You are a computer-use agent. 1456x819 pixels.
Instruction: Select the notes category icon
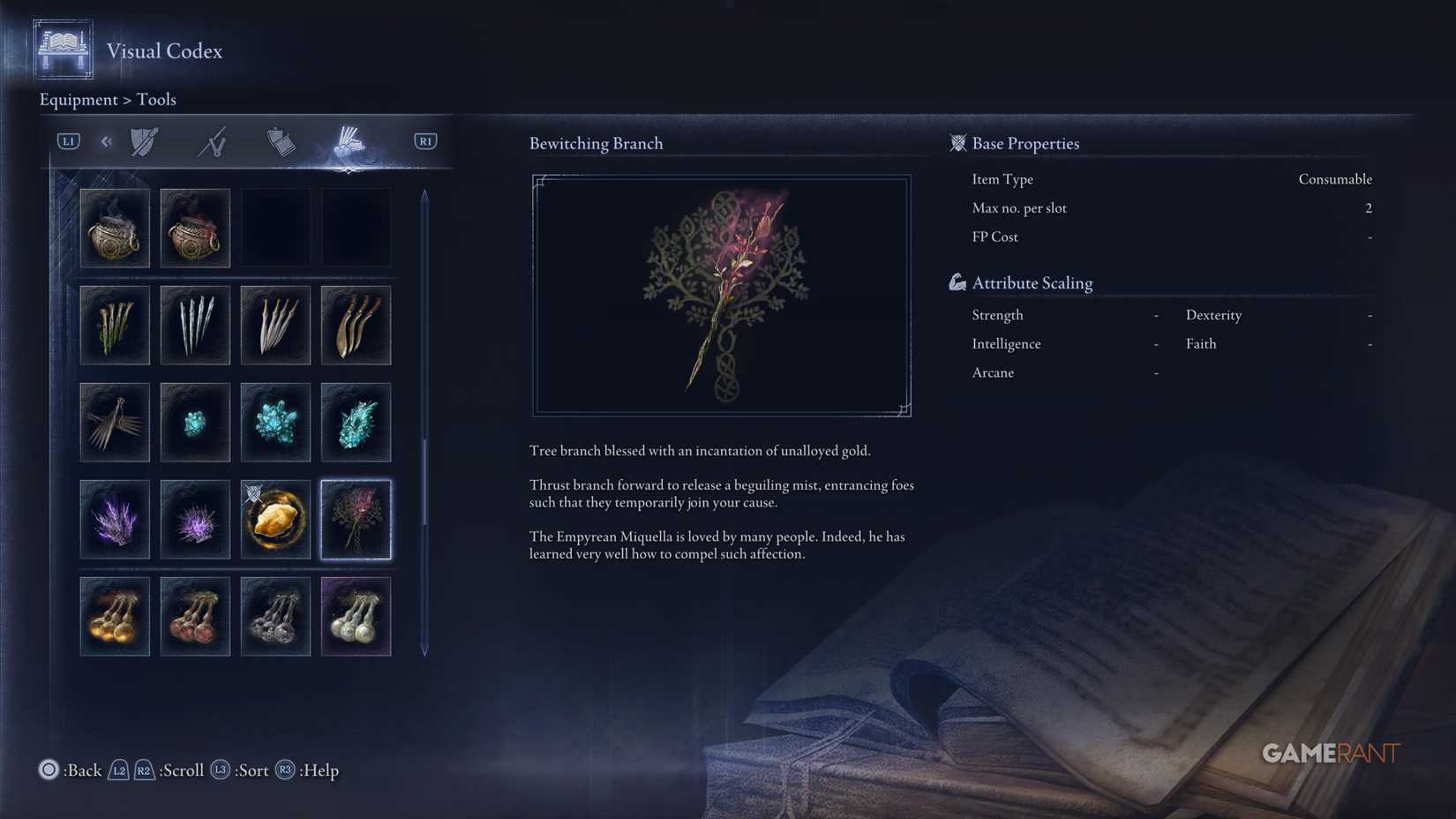tap(280, 140)
